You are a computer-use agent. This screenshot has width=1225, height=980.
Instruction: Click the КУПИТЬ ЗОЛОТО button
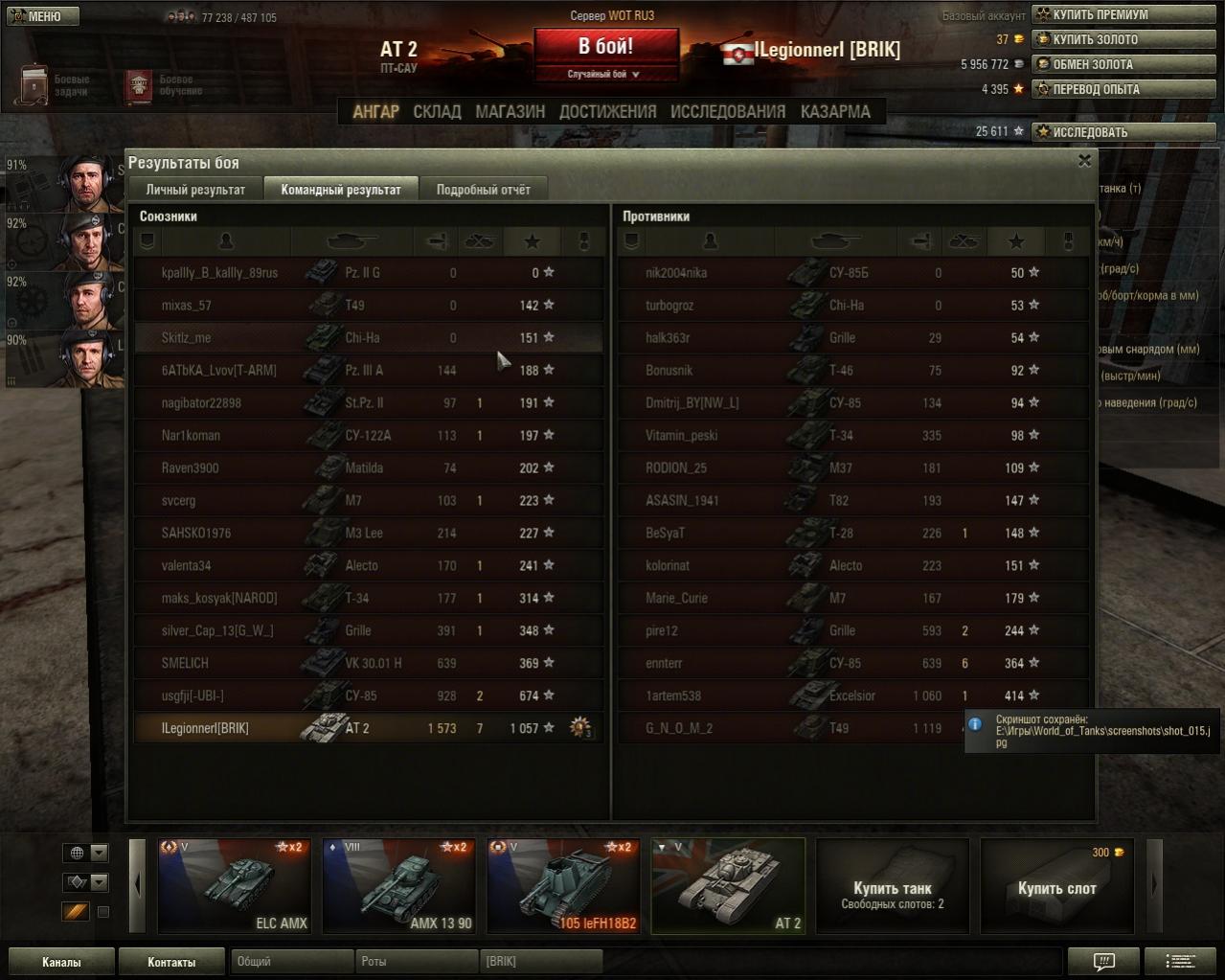coord(1123,39)
